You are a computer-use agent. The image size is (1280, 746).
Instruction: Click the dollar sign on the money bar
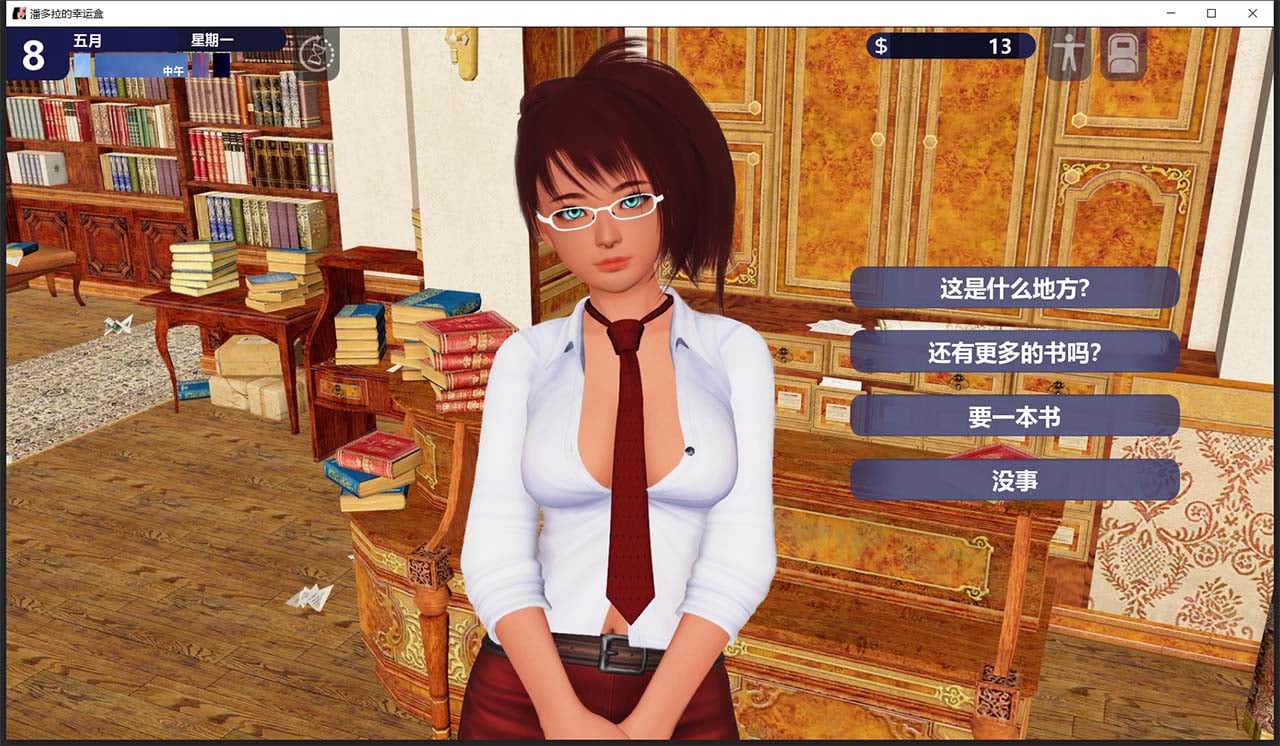(x=882, y=45)
